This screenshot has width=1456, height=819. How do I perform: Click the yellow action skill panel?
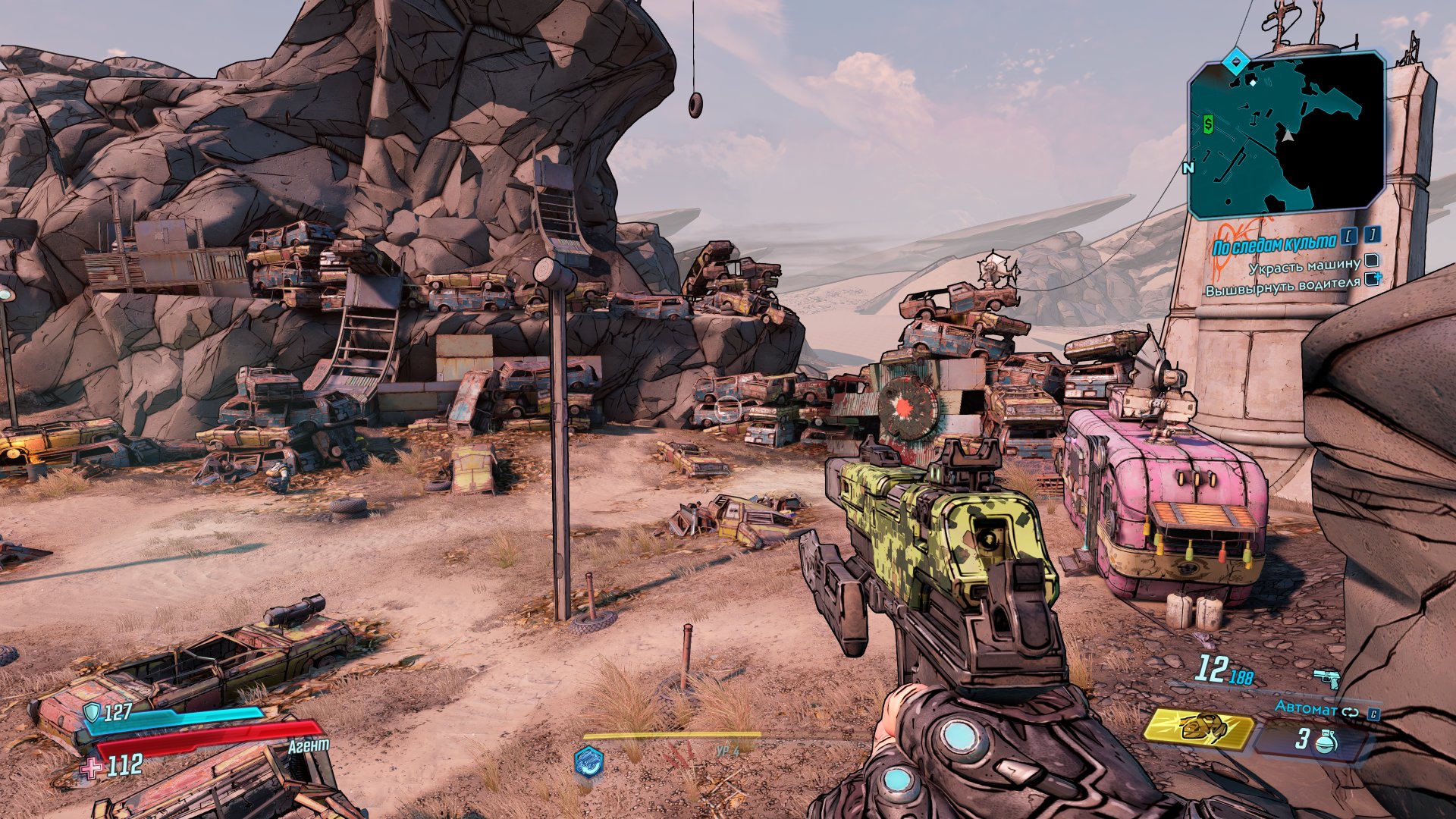[x=1197, y=729]
